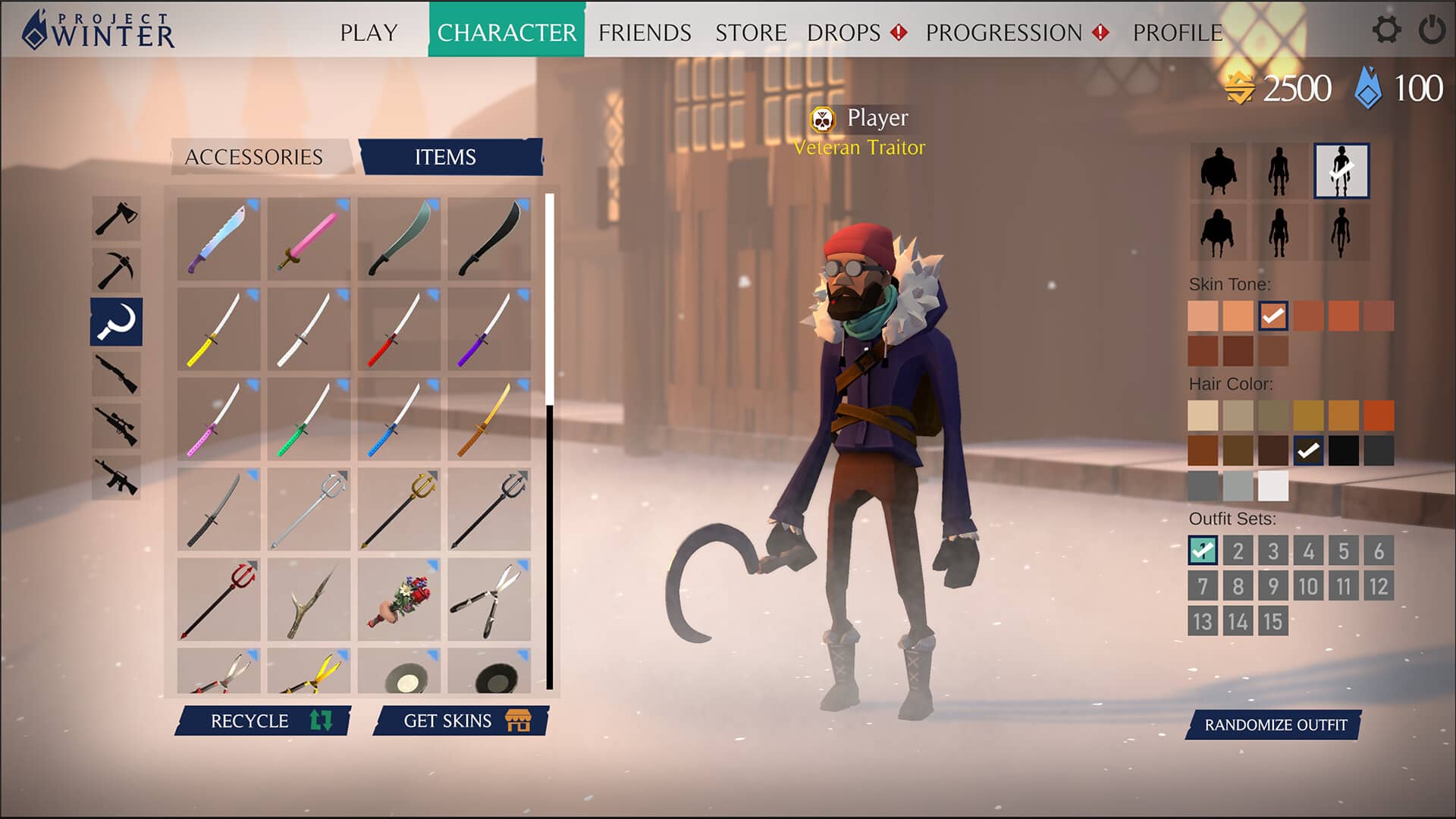
Task: Select outfit set number 5
Action: click(1343, 551)
